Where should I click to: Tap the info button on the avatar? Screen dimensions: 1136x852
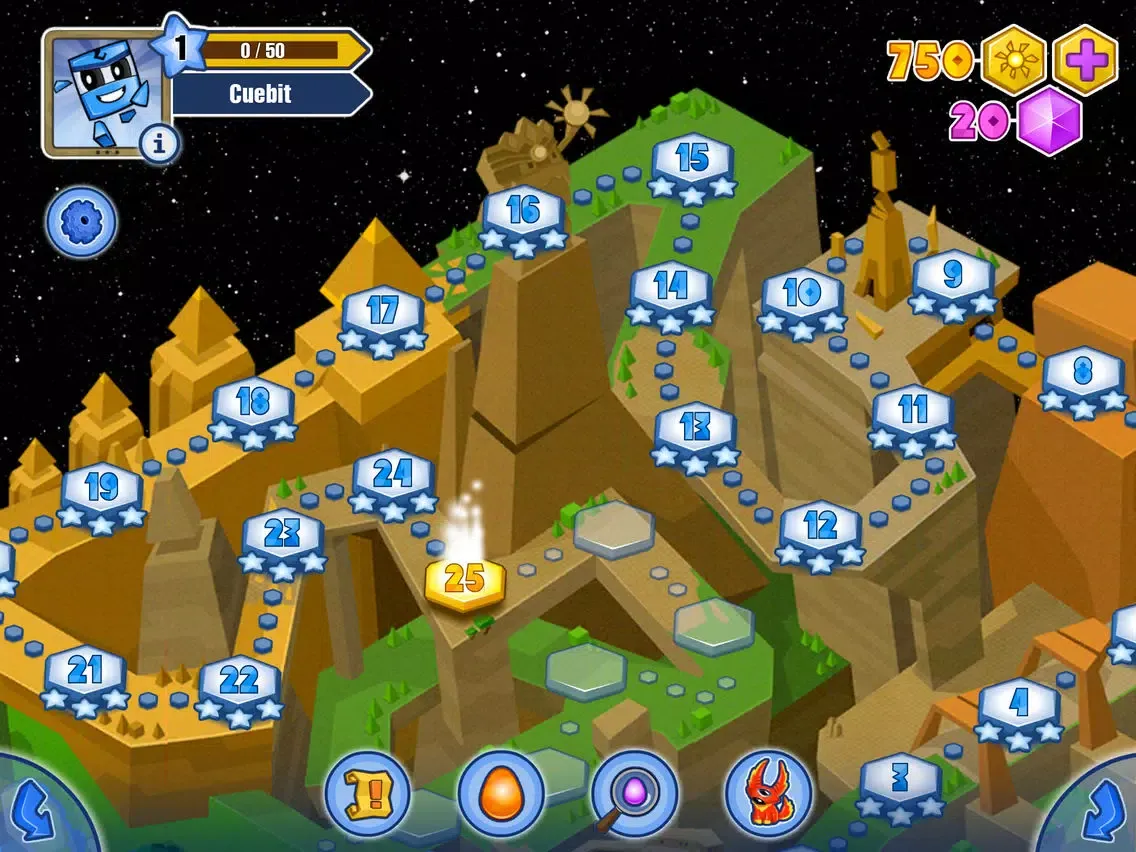tap(158, 145)
